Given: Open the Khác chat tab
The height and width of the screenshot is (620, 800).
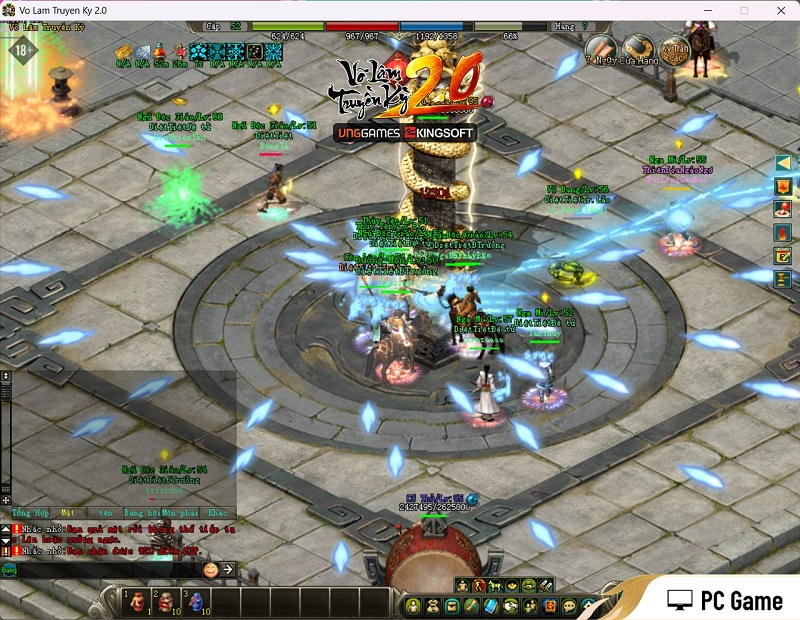Looking at the screenshot, I should click(x=218, y=513).
